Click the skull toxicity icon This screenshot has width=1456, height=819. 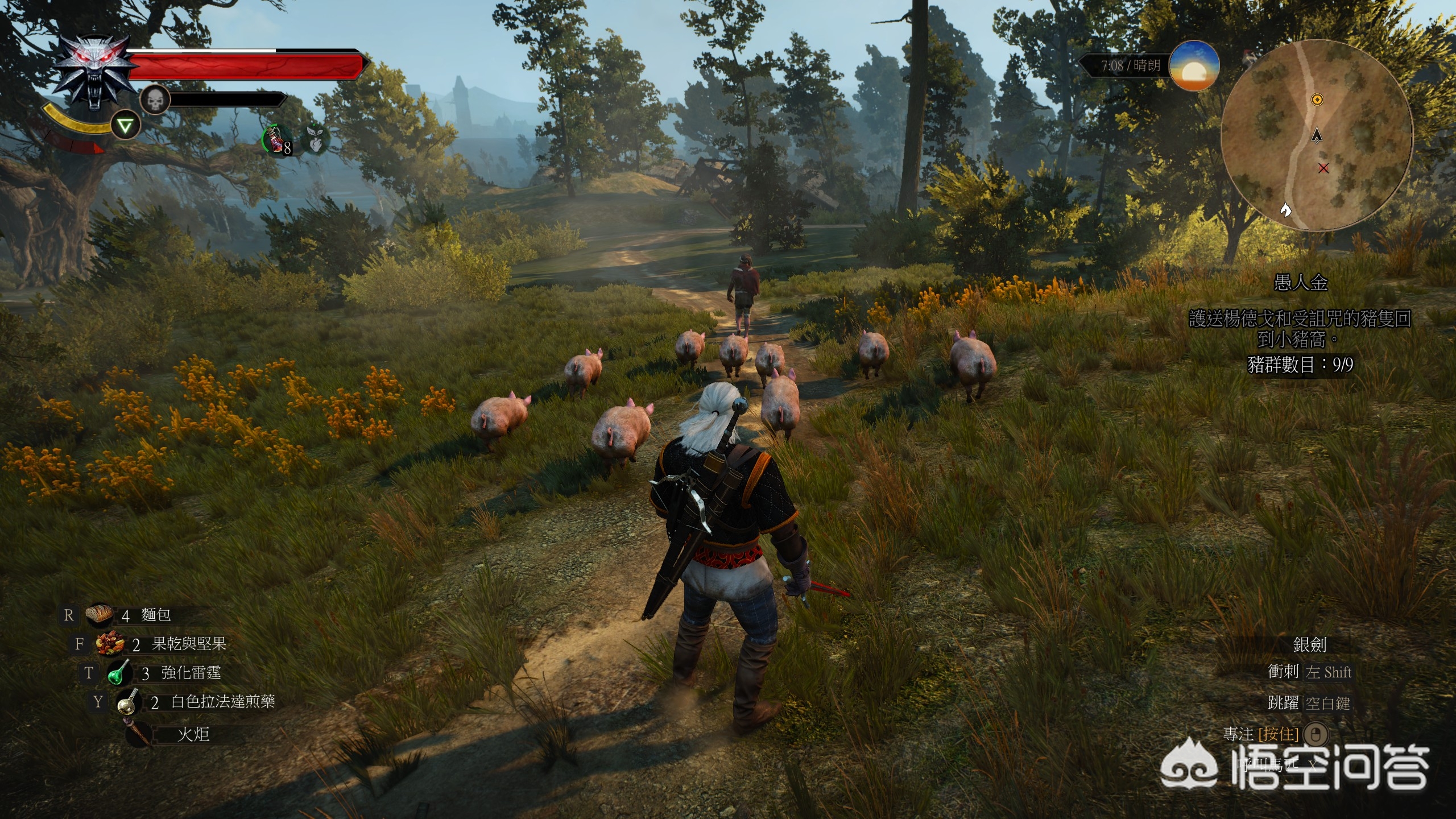155,101
